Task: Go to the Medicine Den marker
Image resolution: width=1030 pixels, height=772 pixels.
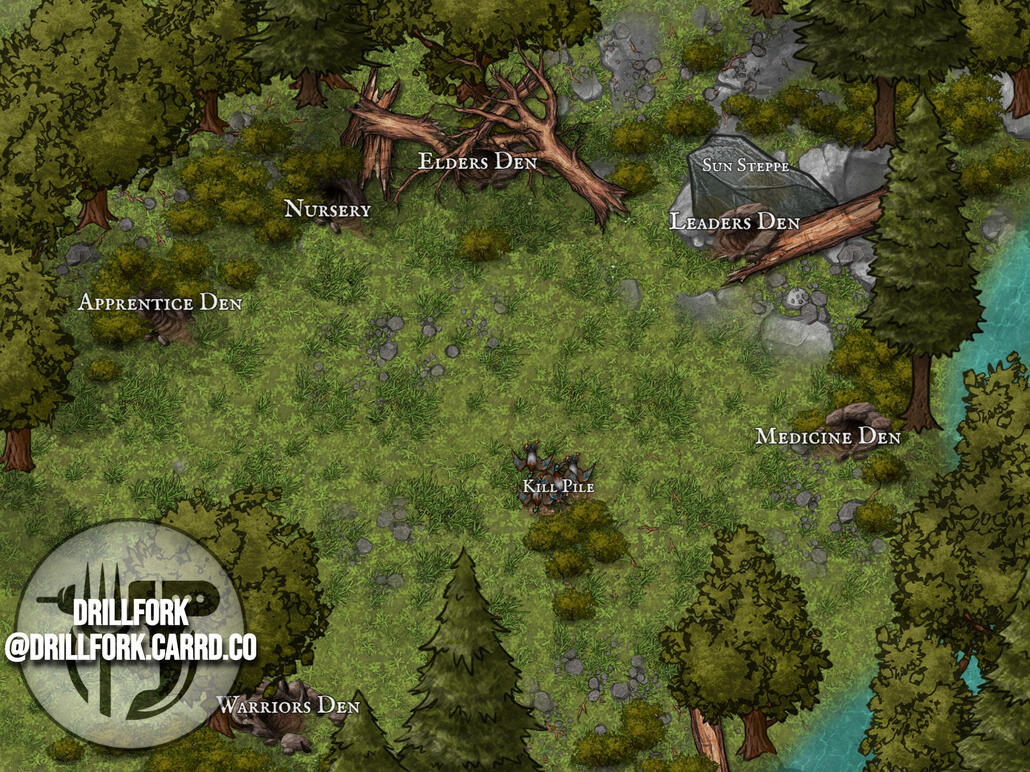Action: click(x=828, y=437)
